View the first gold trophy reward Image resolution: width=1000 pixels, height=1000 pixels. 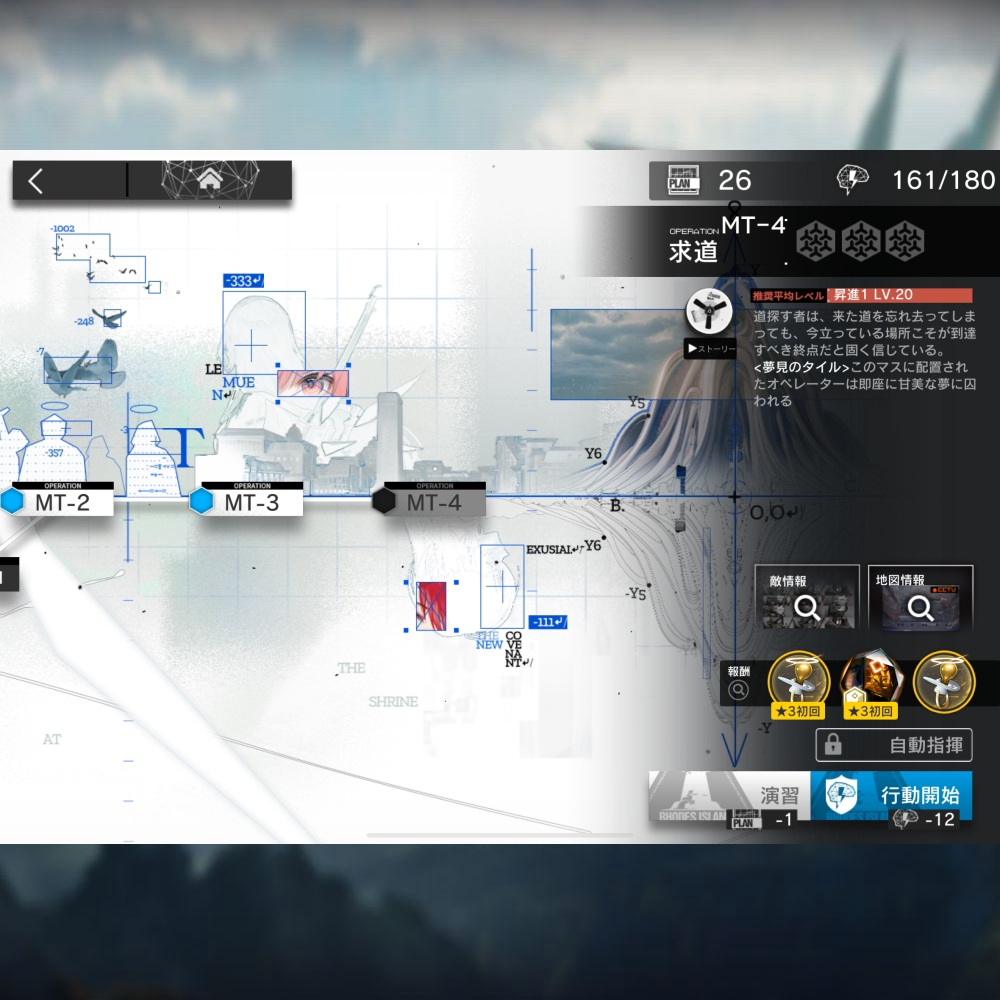[798, 682]
